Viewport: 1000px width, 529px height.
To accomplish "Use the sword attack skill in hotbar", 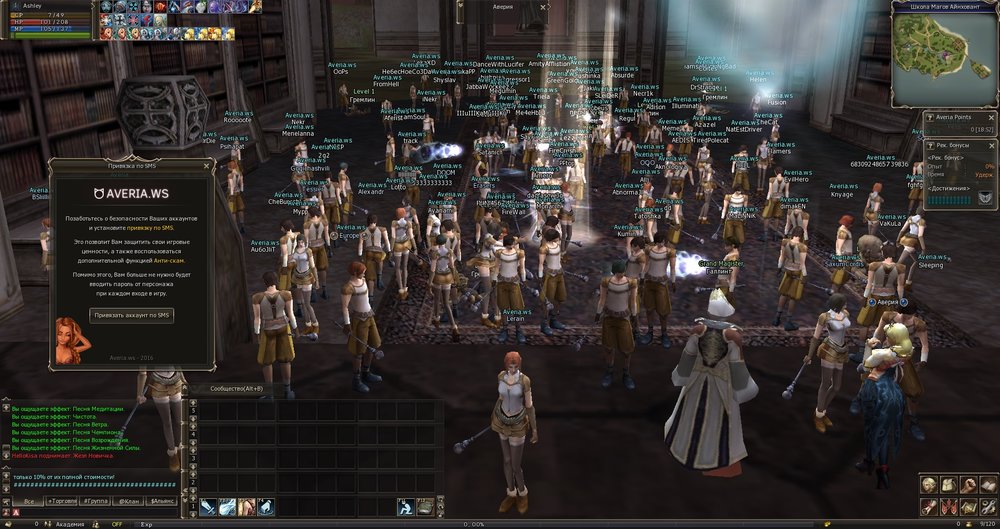I will tap(208, 507).
